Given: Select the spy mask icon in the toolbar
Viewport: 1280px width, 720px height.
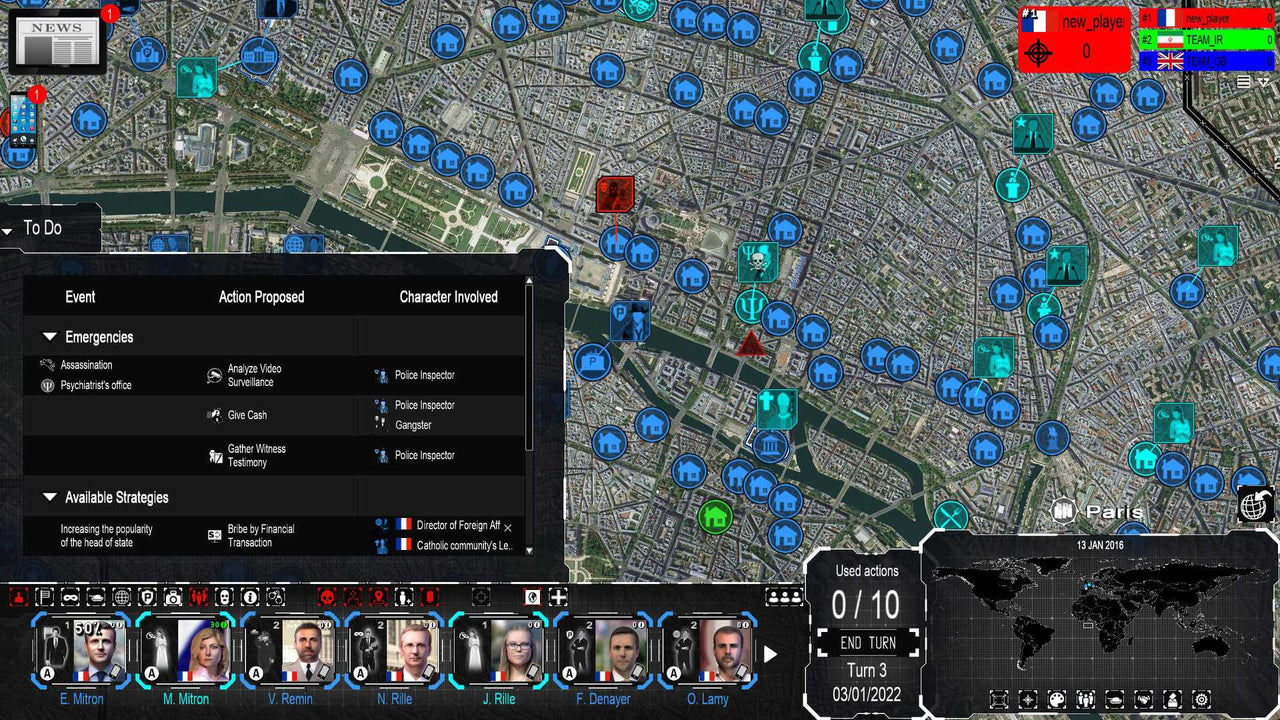Looking at the screenshot, I should (69, 597).
